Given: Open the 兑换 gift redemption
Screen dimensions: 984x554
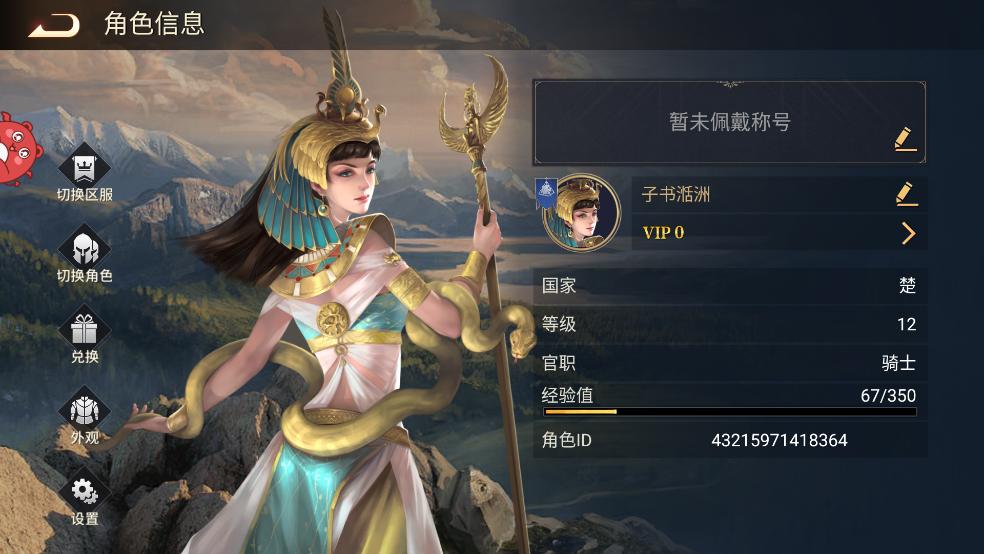Looking at the screenshot, I should tap(84, 333).
